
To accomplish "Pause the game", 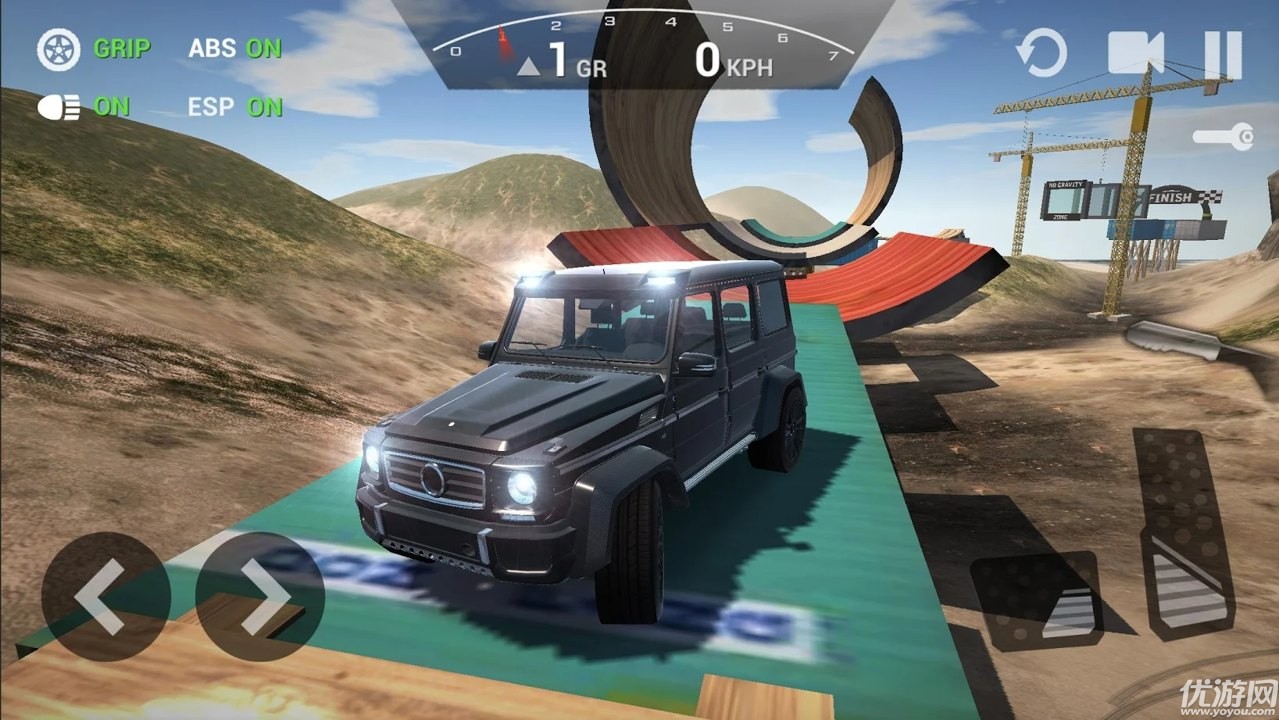I will (x=1221, y=54).
